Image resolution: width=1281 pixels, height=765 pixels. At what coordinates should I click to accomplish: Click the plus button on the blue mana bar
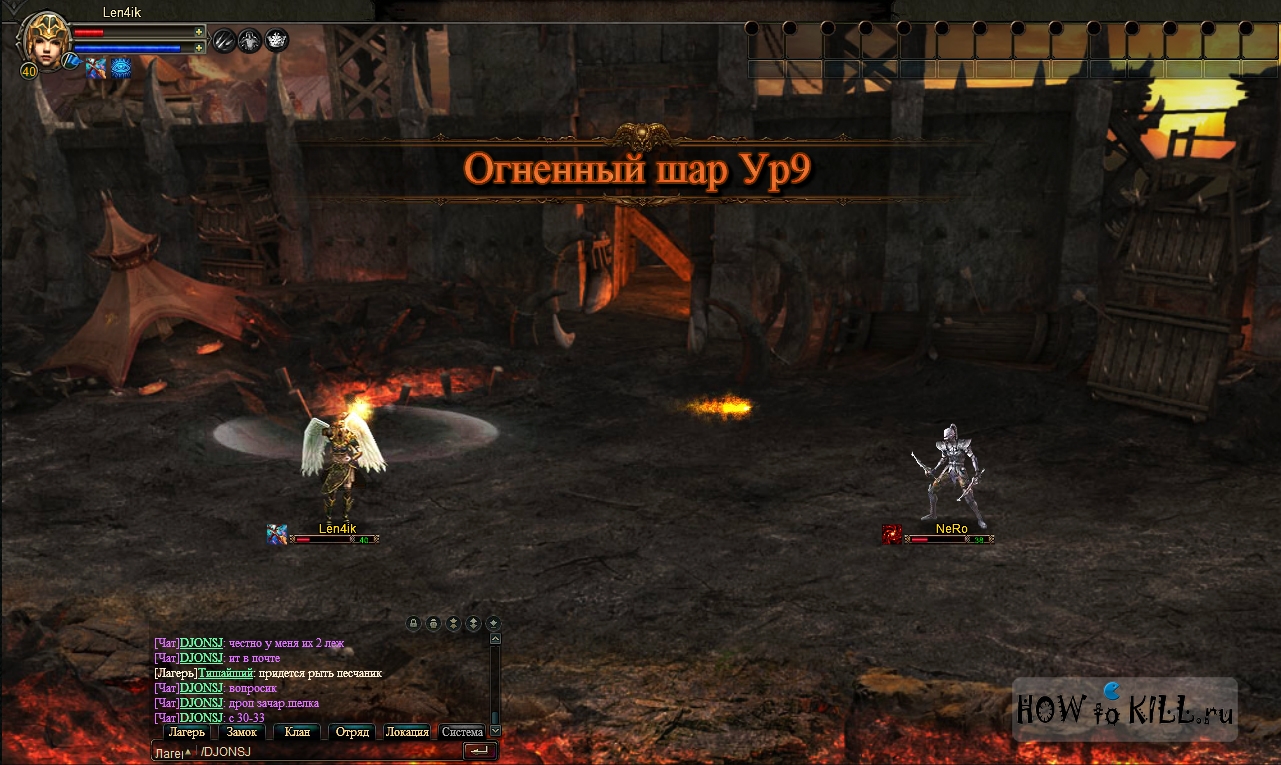pos(199,47)
